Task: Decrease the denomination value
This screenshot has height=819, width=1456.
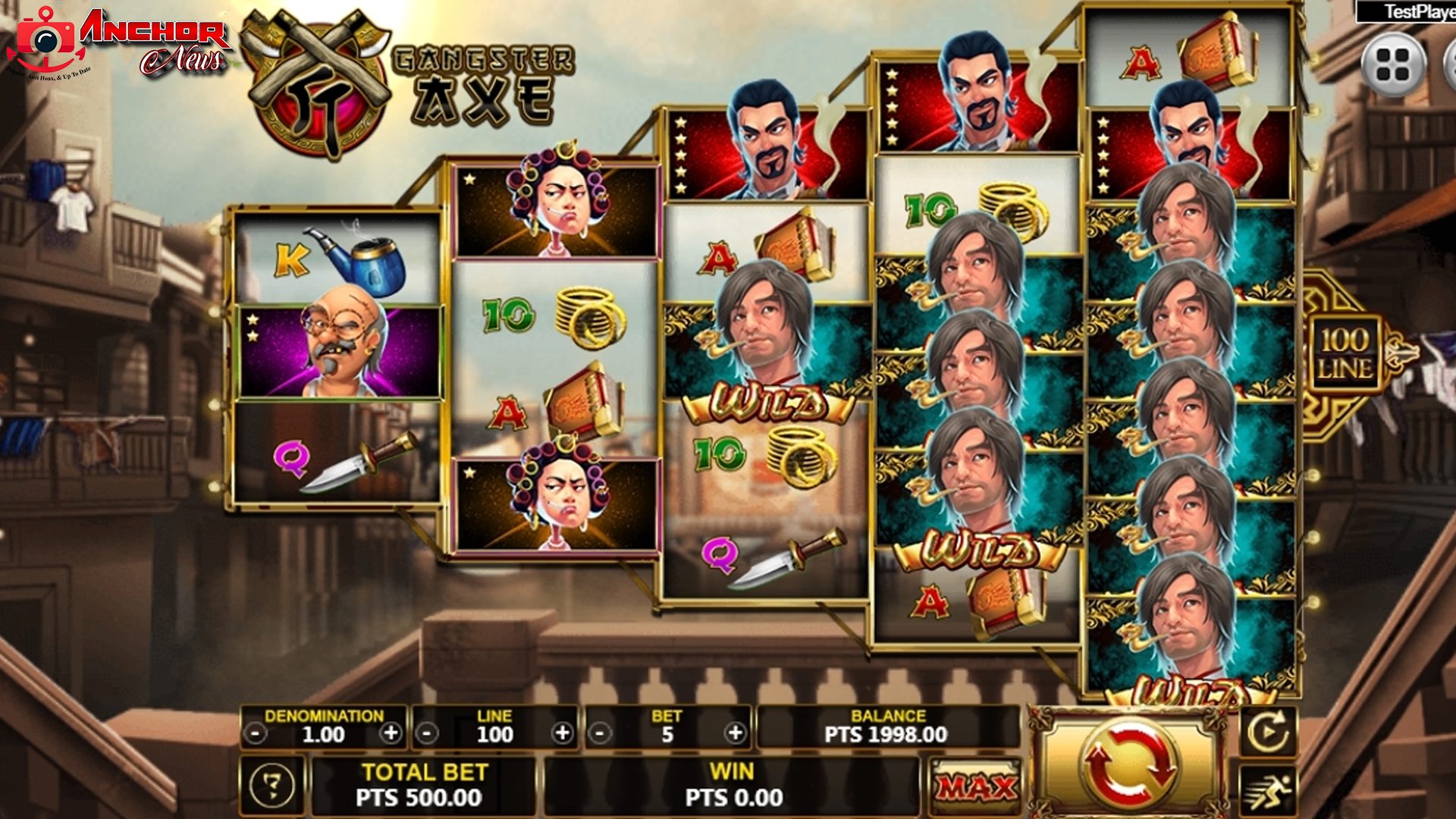Action: tap(257, 734)
